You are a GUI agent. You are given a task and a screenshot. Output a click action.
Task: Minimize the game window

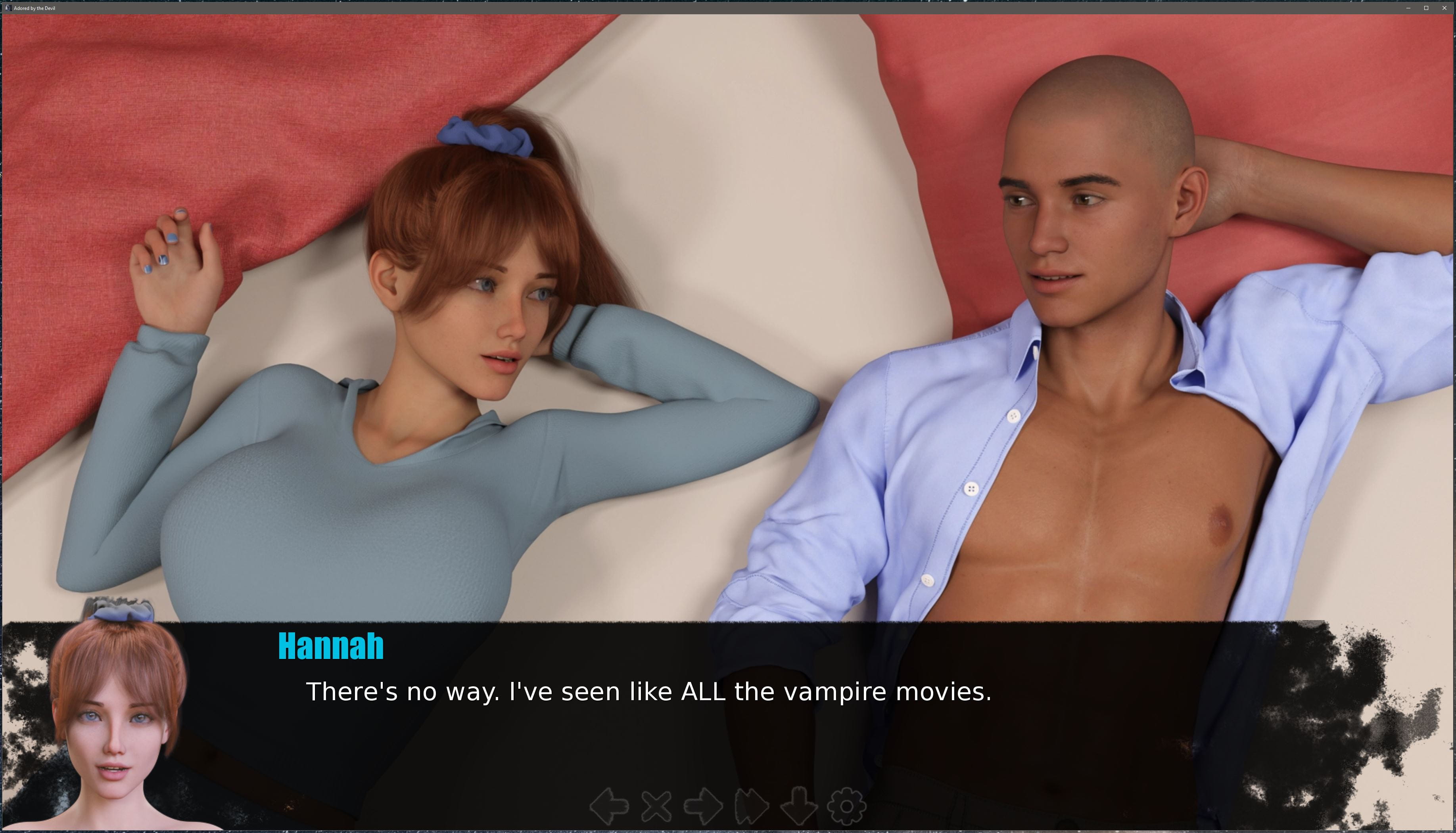point(1408,8)
